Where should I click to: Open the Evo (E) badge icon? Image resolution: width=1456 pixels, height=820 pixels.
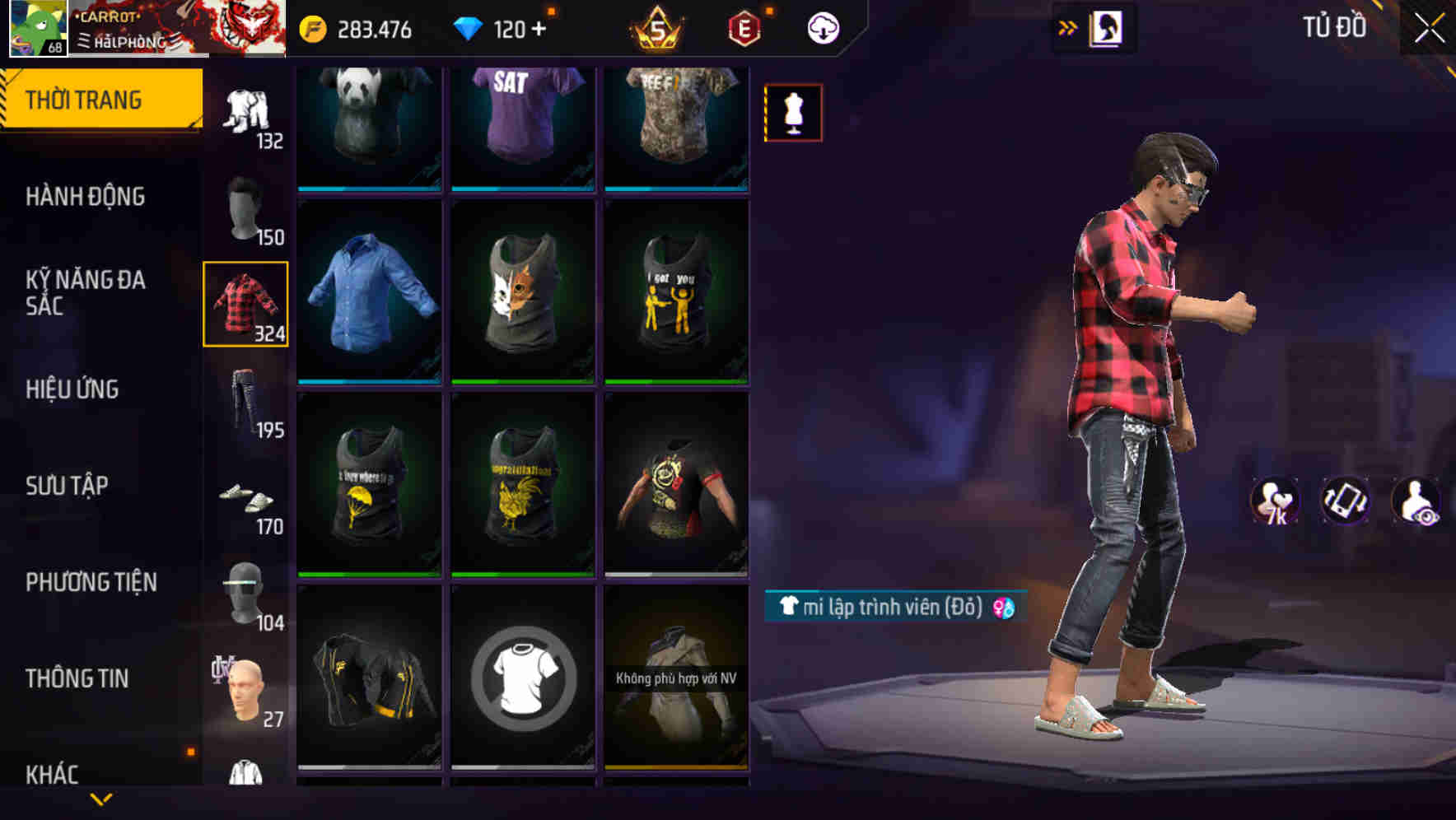click(742, 27)
